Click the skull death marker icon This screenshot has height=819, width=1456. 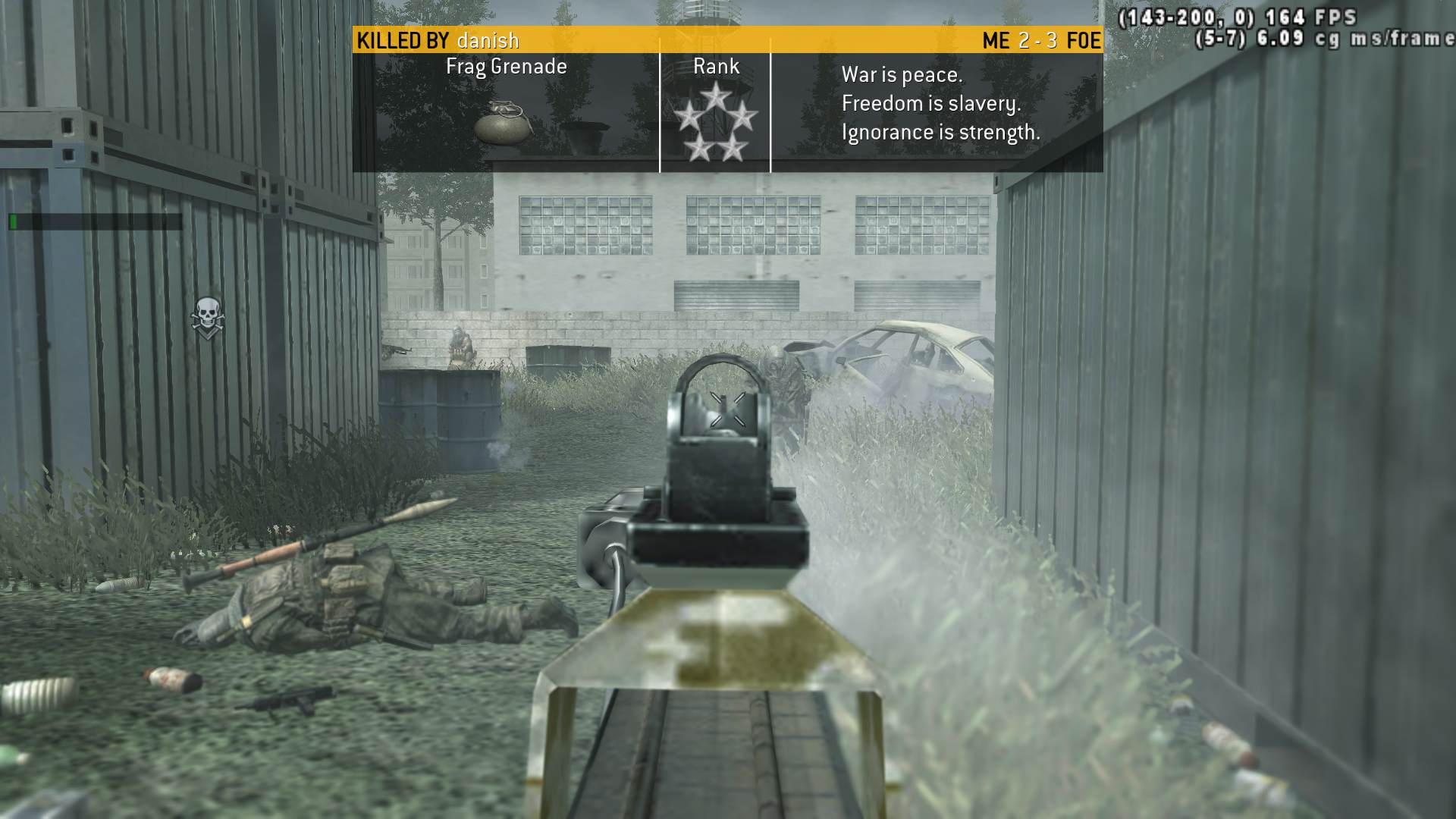[206, 317]
